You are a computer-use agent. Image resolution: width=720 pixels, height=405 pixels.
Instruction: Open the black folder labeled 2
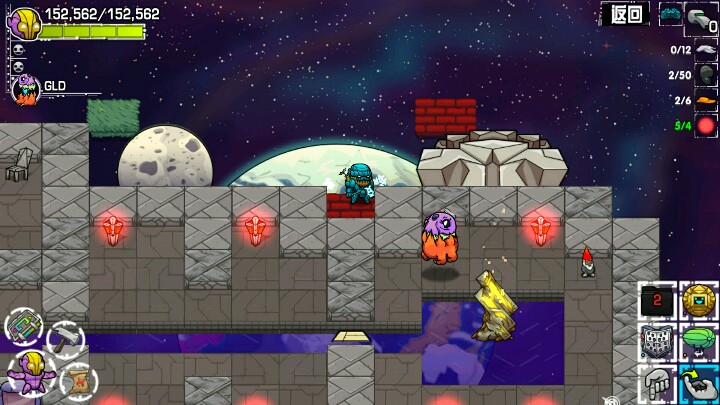click(657, 299)
